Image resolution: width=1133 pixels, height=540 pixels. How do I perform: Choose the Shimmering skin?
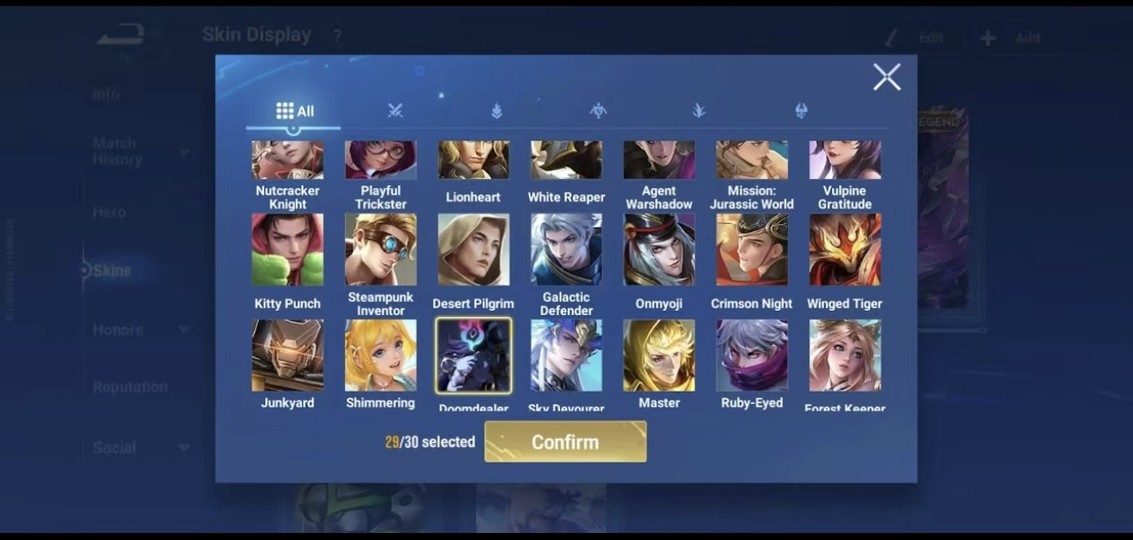click(381, 356)
